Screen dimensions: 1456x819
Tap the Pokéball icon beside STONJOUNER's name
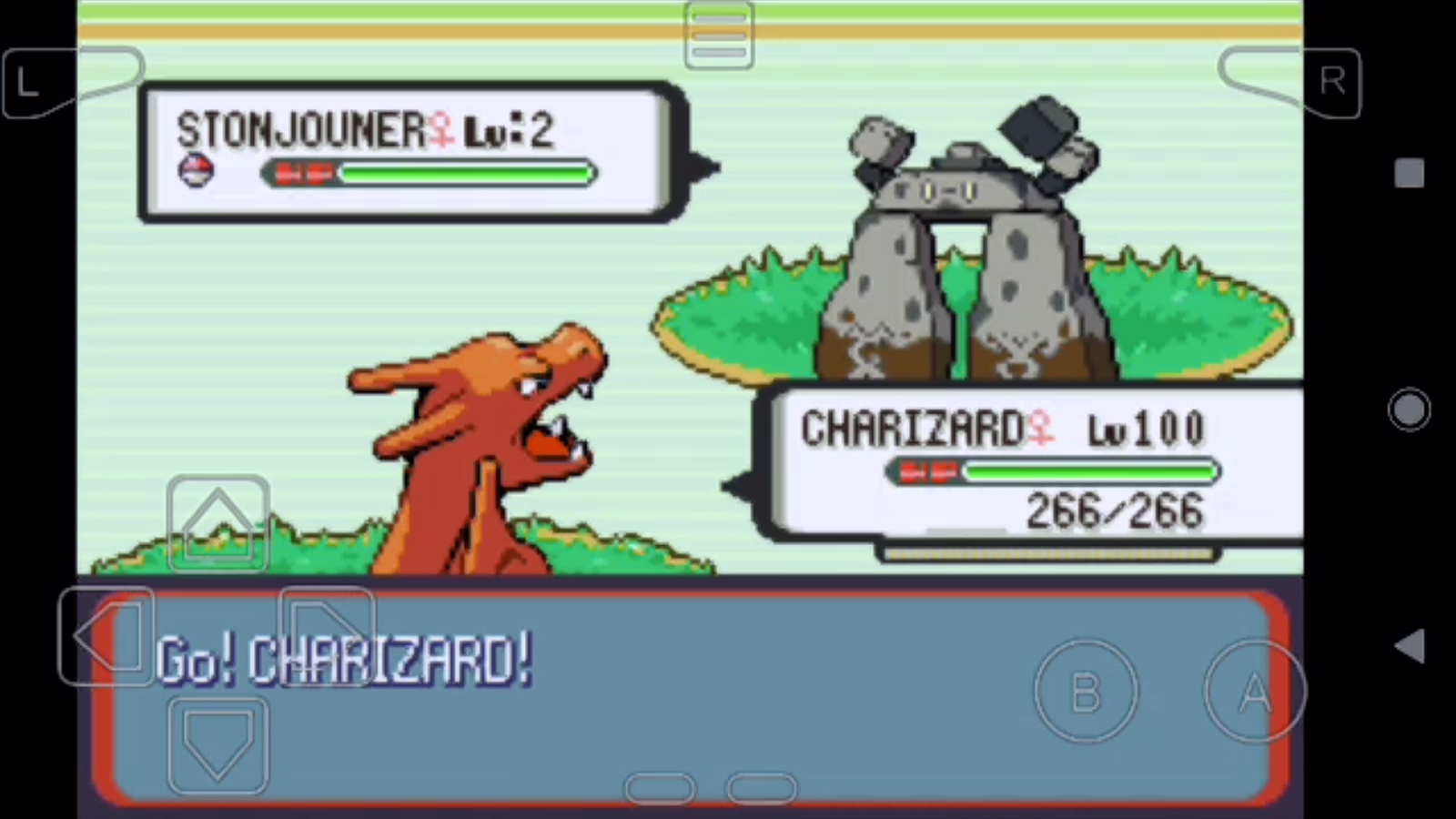pyautogui.click(x=197, y=173)
